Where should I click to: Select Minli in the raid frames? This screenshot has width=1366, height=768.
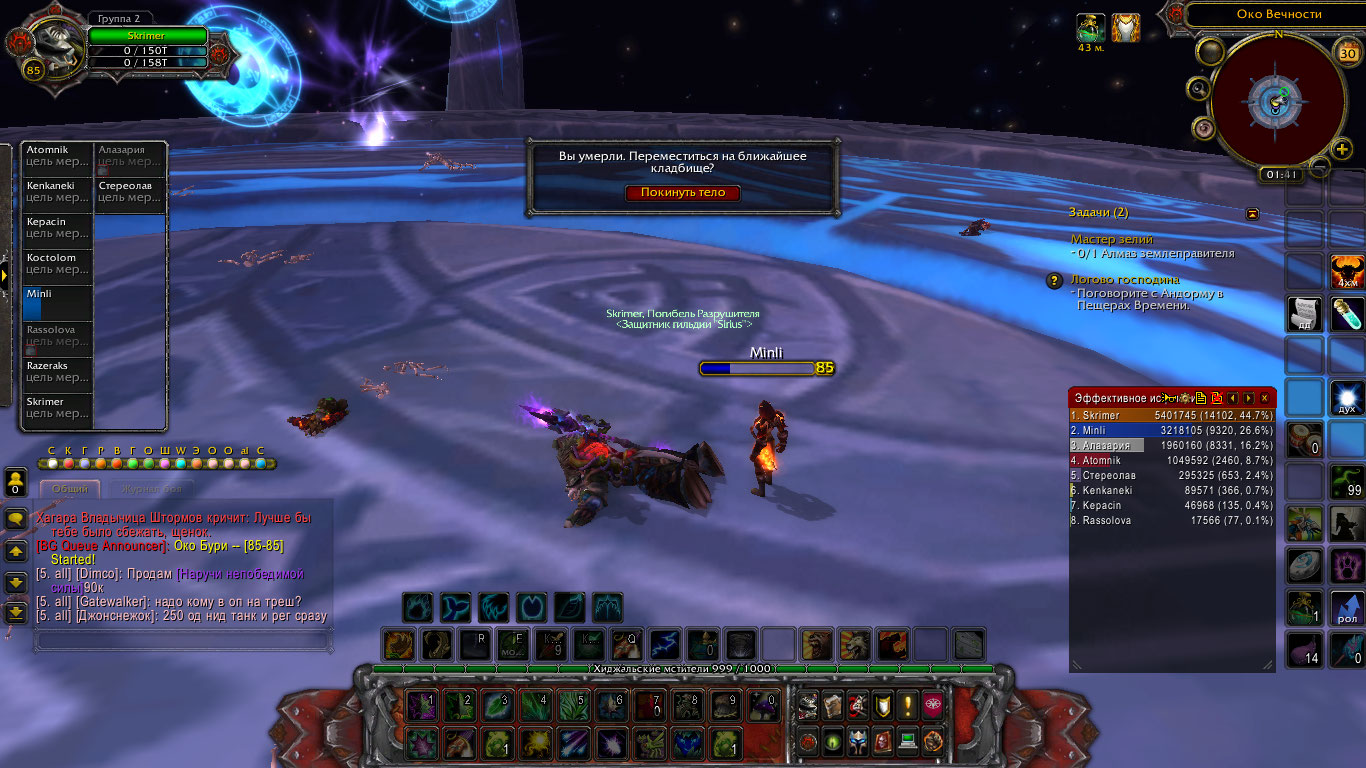point(57,303)
